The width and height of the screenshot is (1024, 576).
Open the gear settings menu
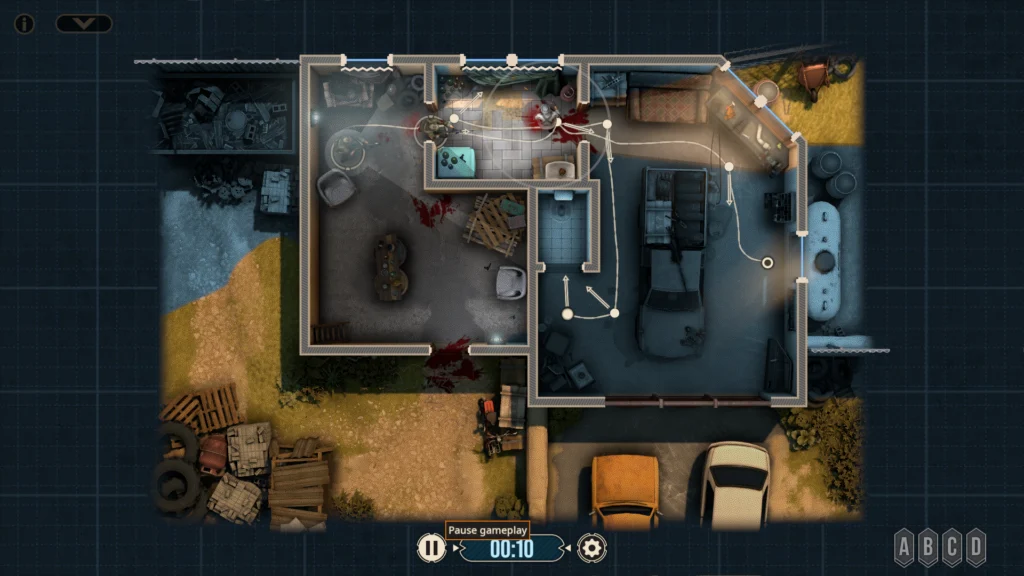(593, 547)
